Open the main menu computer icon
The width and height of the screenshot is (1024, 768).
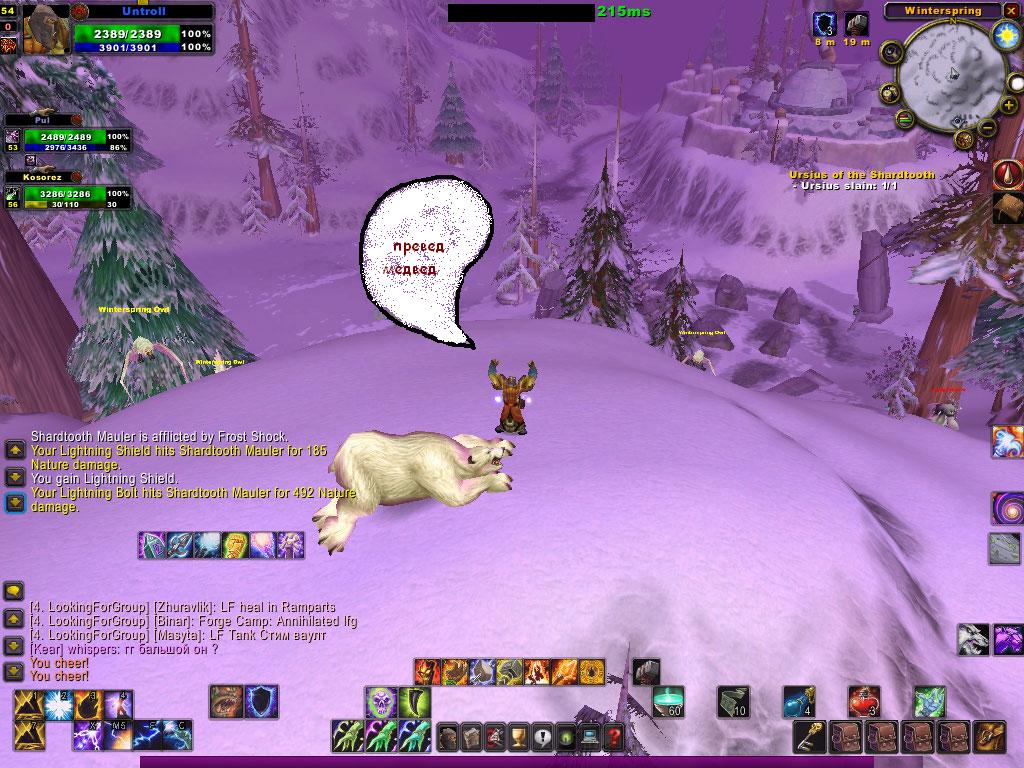590,738
